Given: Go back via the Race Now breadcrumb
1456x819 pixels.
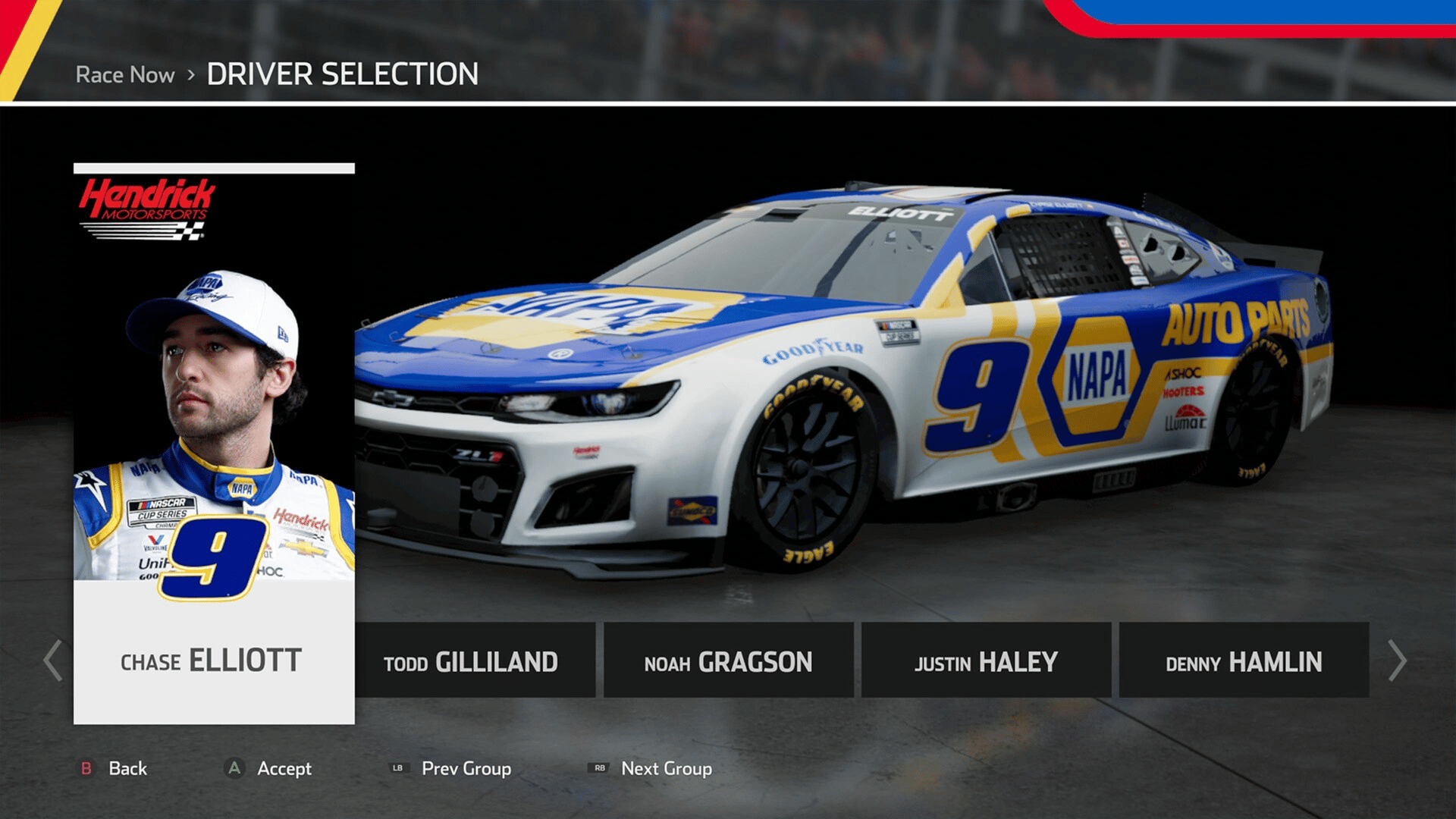Looking at the screenshot, I should 125,75.
